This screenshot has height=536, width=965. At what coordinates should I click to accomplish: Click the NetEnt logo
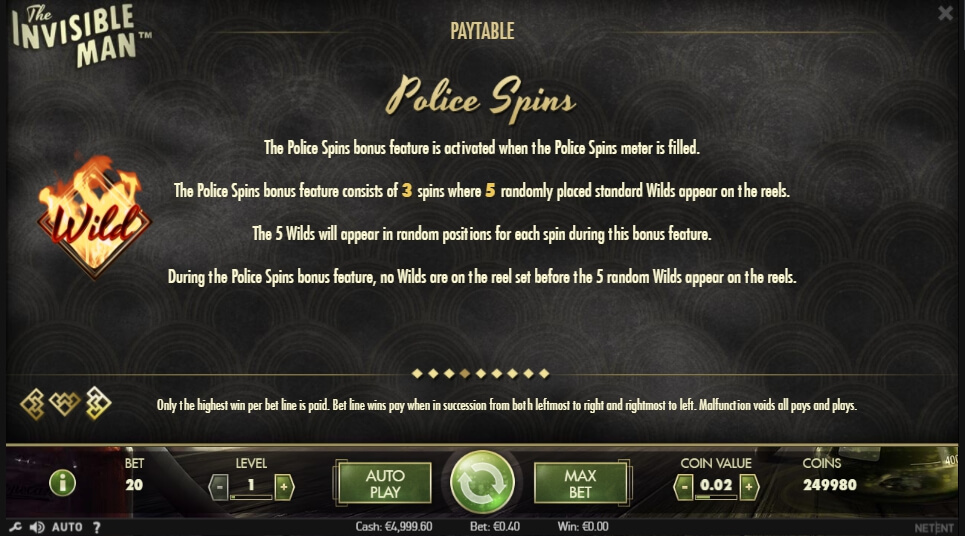tap(933, 527)
